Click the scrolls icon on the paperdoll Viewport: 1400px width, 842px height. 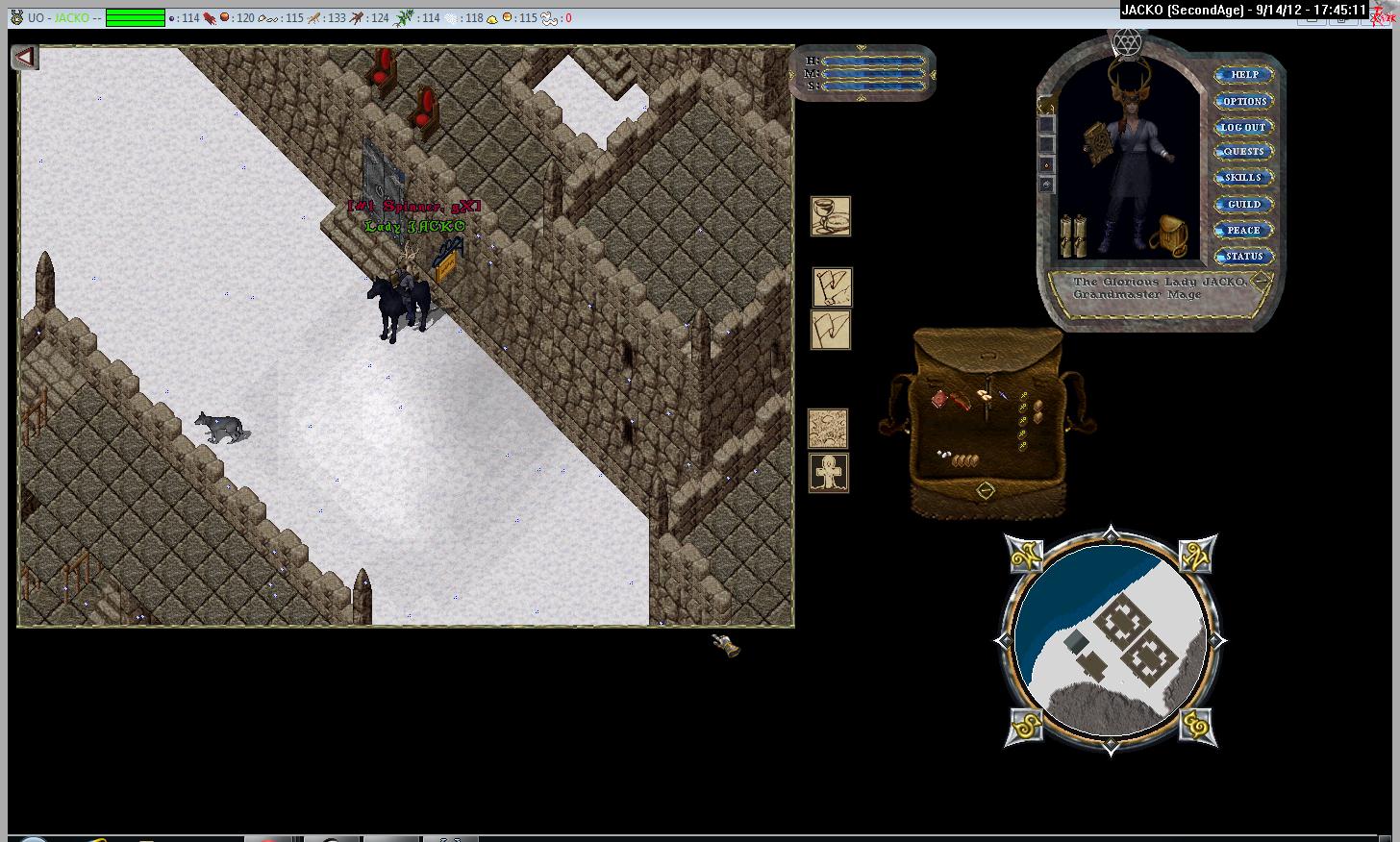[x=1072, y=235]
